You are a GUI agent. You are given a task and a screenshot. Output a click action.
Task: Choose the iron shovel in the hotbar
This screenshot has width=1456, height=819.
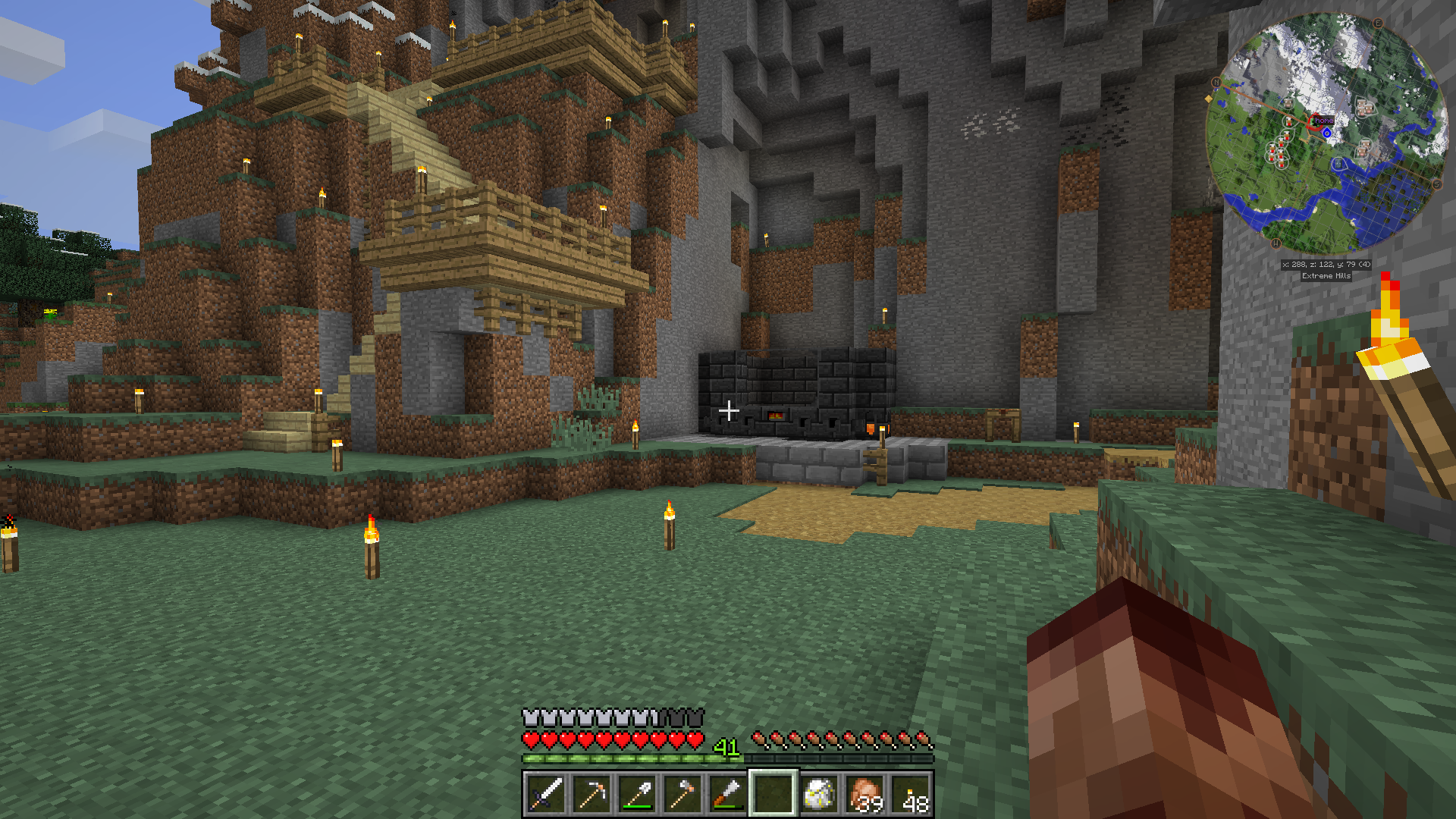(x=636, y=794)
